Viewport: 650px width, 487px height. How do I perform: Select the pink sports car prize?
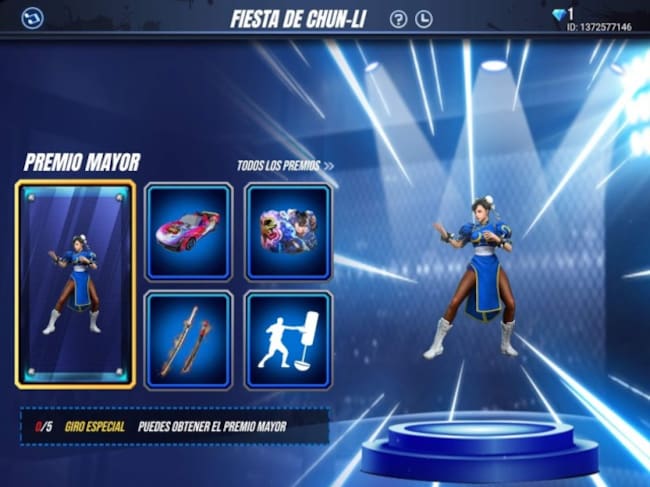[188, 232]
